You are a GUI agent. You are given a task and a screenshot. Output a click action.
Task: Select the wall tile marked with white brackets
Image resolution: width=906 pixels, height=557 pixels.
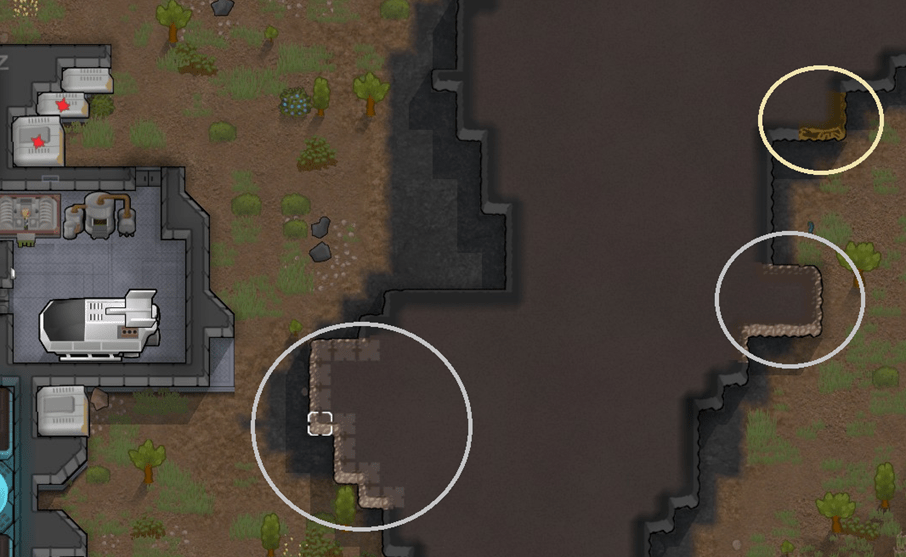point(320,423)
